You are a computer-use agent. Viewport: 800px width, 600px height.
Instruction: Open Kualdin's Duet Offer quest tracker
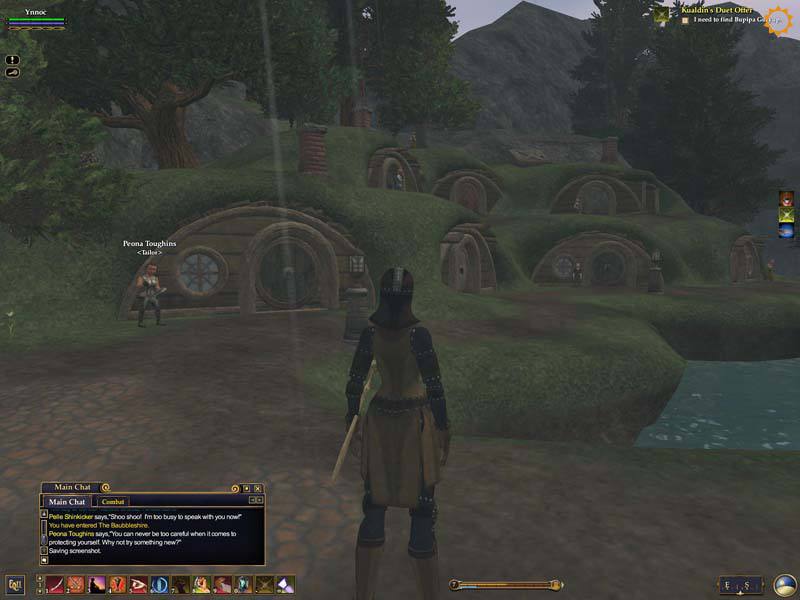coord(715,9)
